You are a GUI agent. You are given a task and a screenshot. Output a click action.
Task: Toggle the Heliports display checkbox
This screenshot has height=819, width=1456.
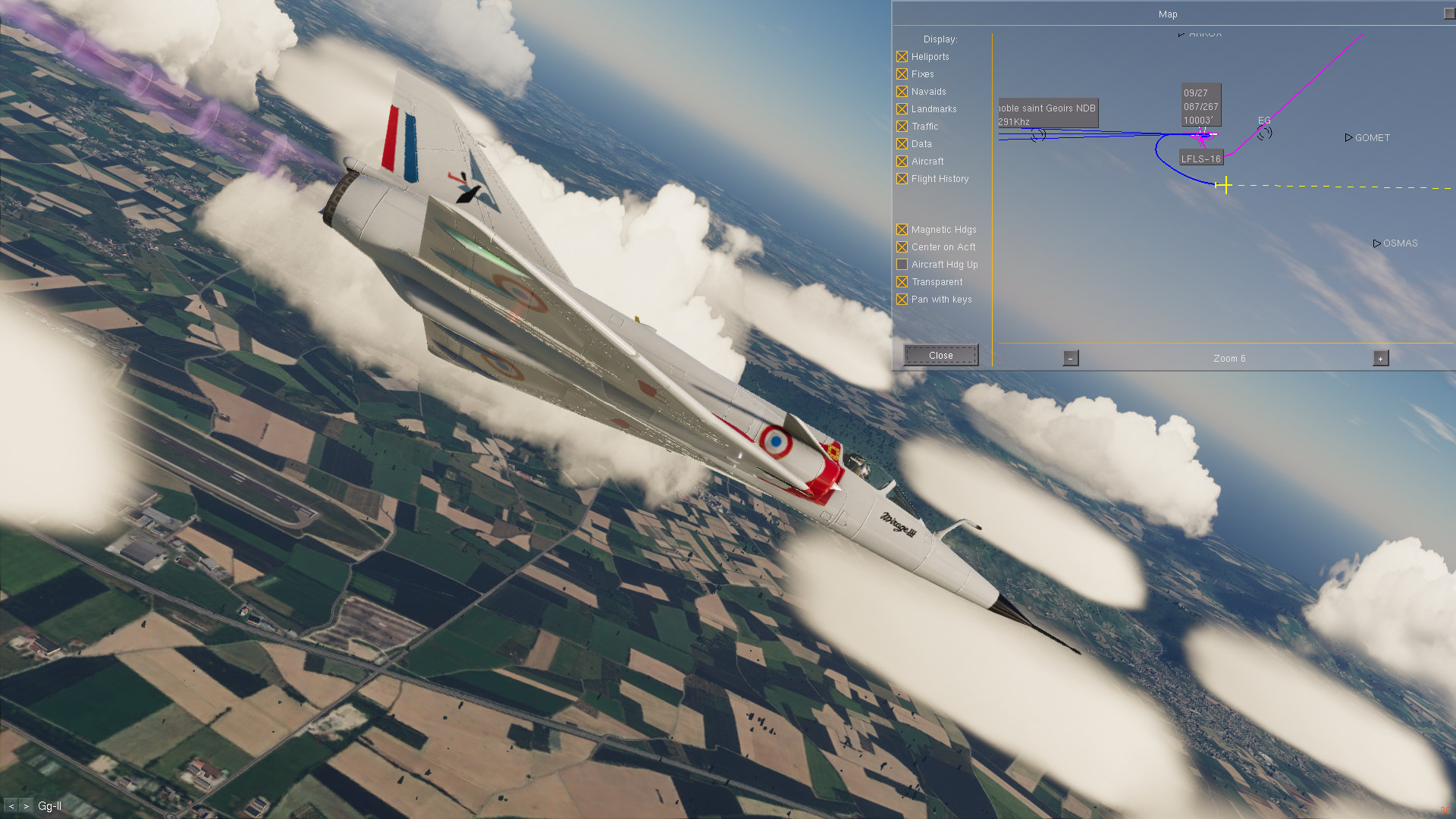click(902, 57)
